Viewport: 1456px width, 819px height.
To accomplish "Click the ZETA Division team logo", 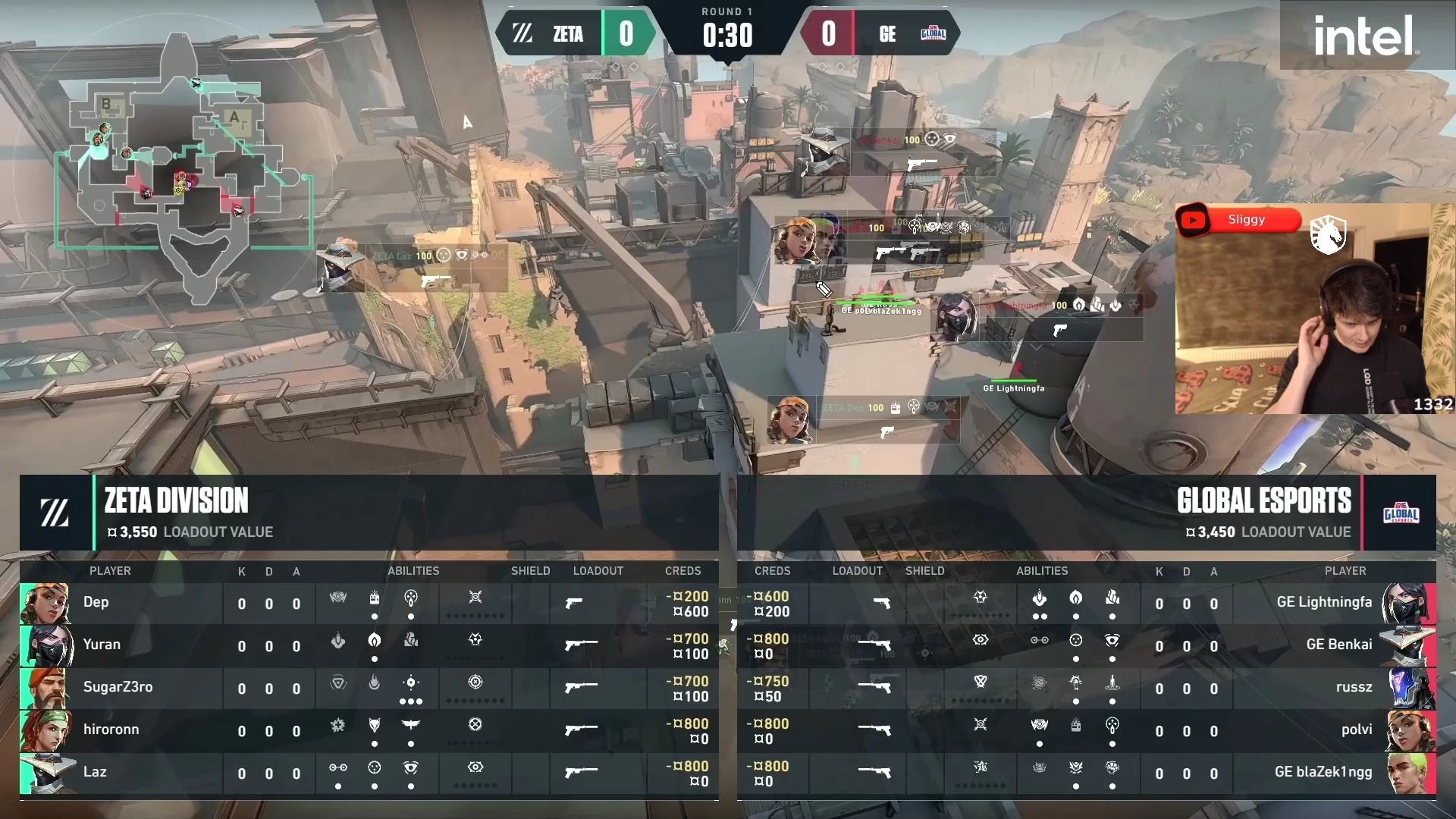I will (x=55, y=513).
